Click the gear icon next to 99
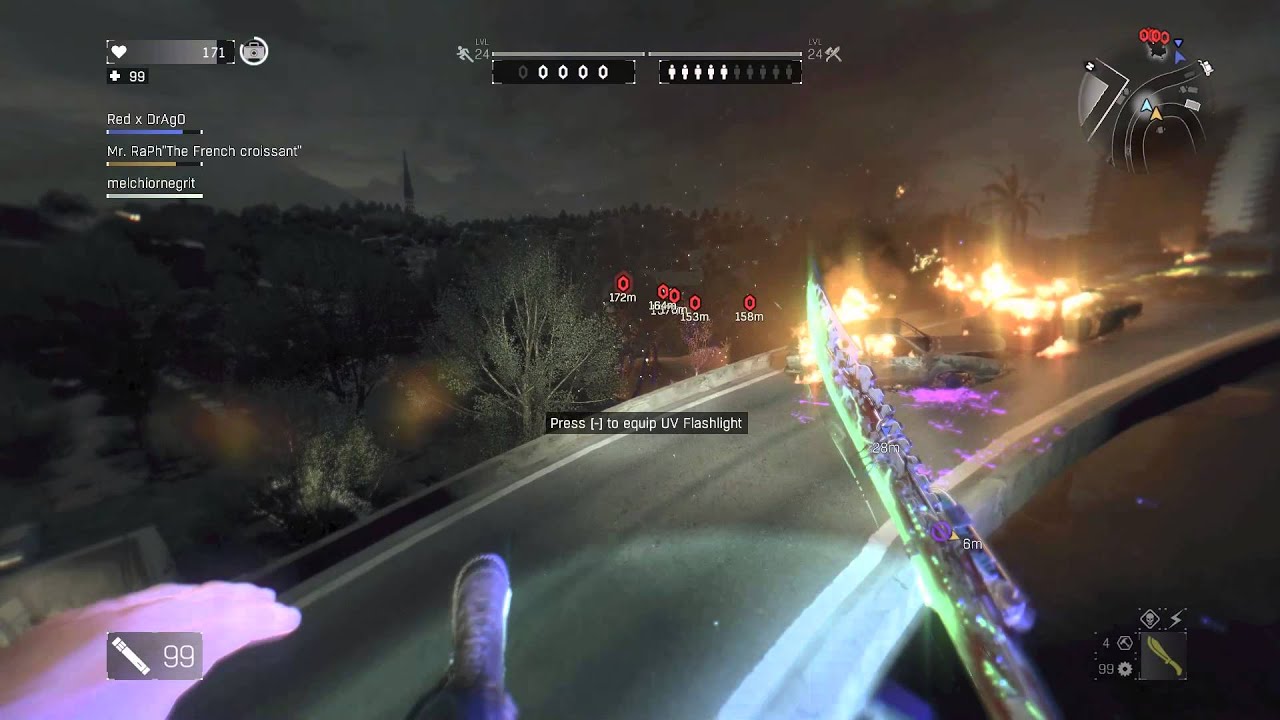Viewport: 1280px width, 720px height. pyautogui.click(x=1125, y=668)
